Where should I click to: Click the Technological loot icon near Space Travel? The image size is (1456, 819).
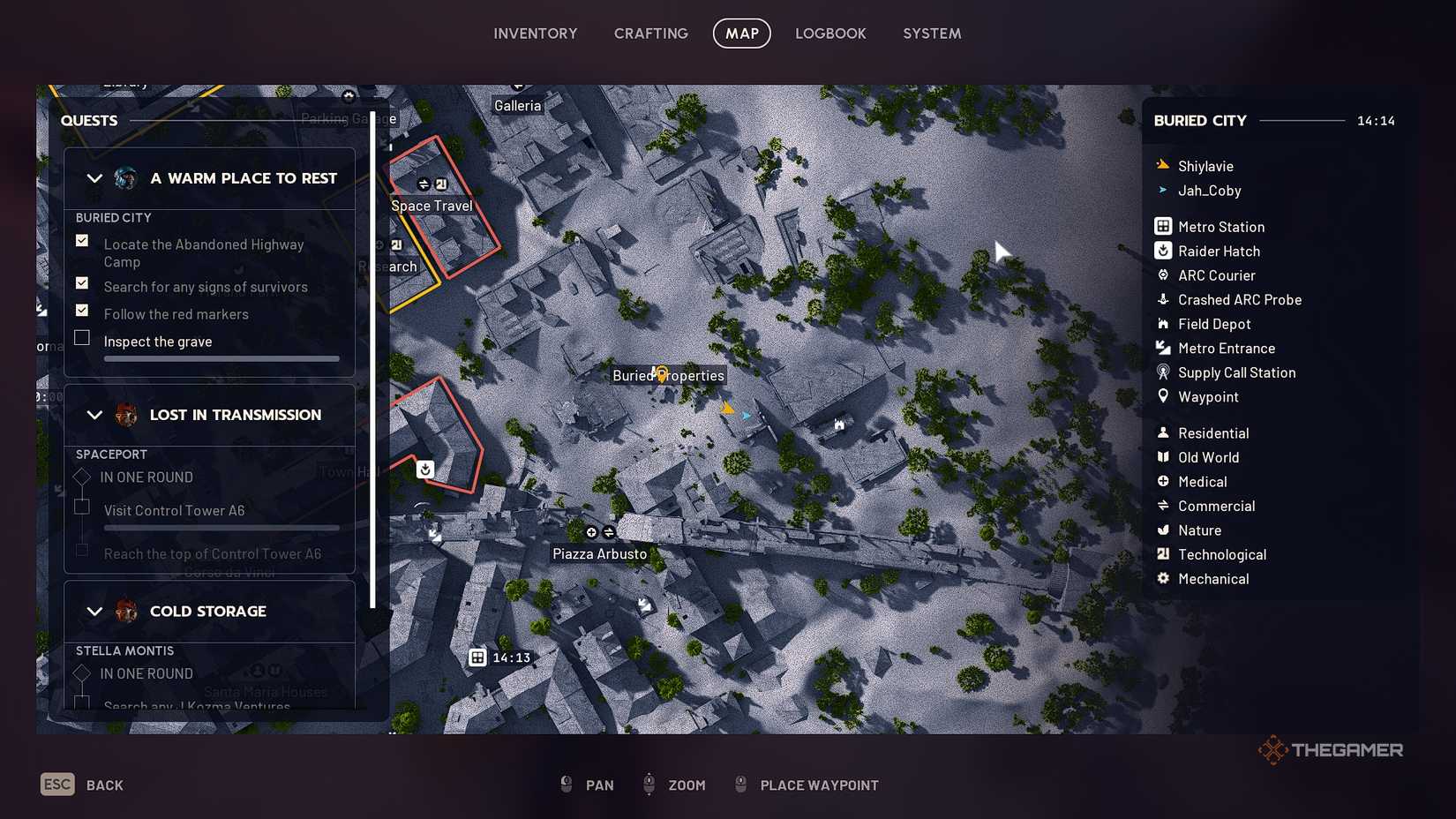click(440, 184)
